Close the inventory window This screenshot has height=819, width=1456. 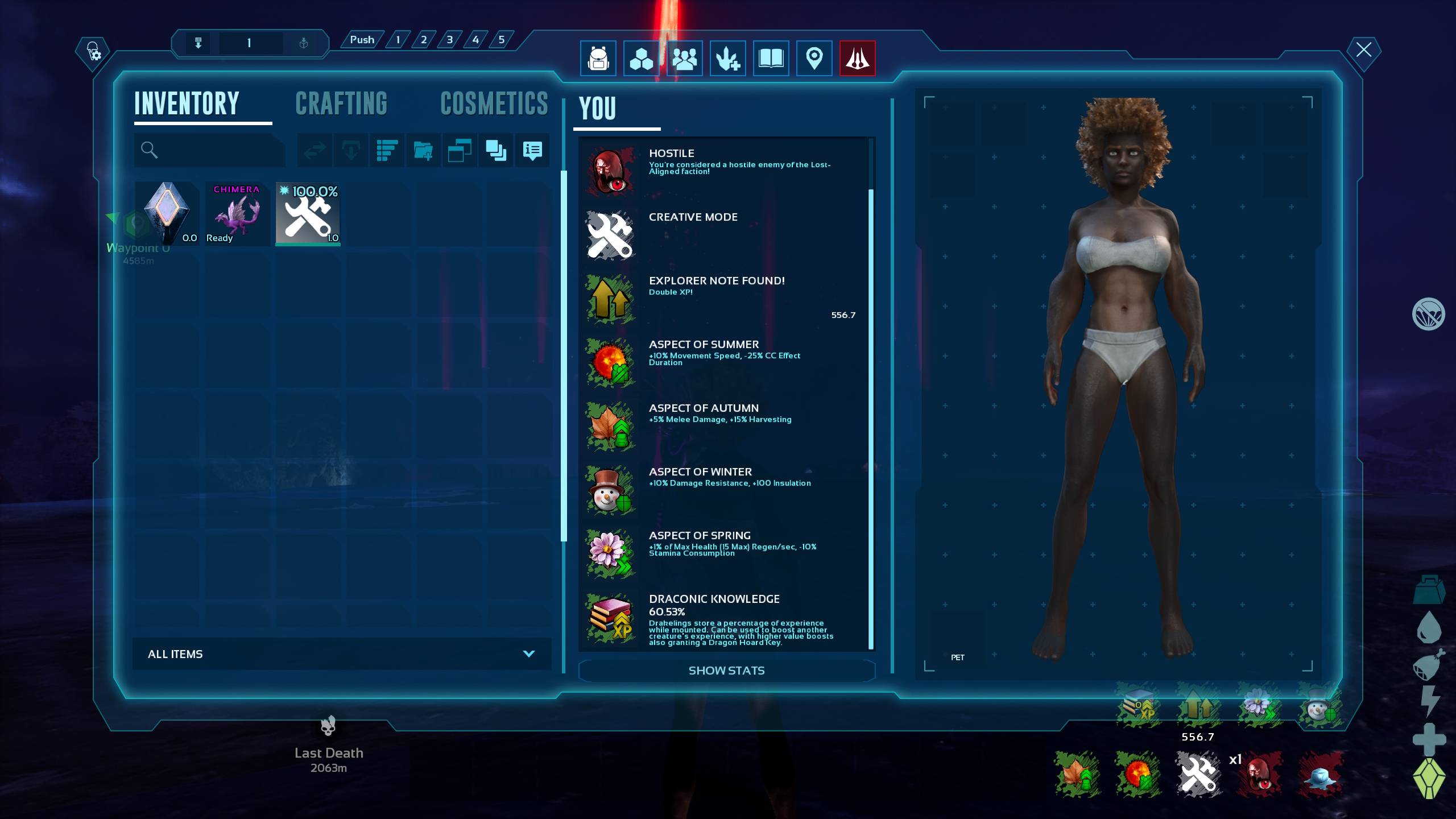[1363, 50]
